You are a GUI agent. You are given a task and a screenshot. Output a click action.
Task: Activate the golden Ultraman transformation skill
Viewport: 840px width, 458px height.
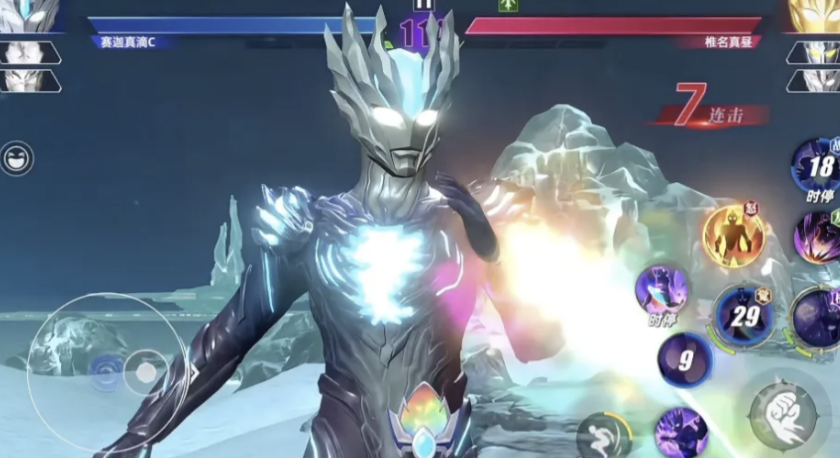tap(733, 236)
